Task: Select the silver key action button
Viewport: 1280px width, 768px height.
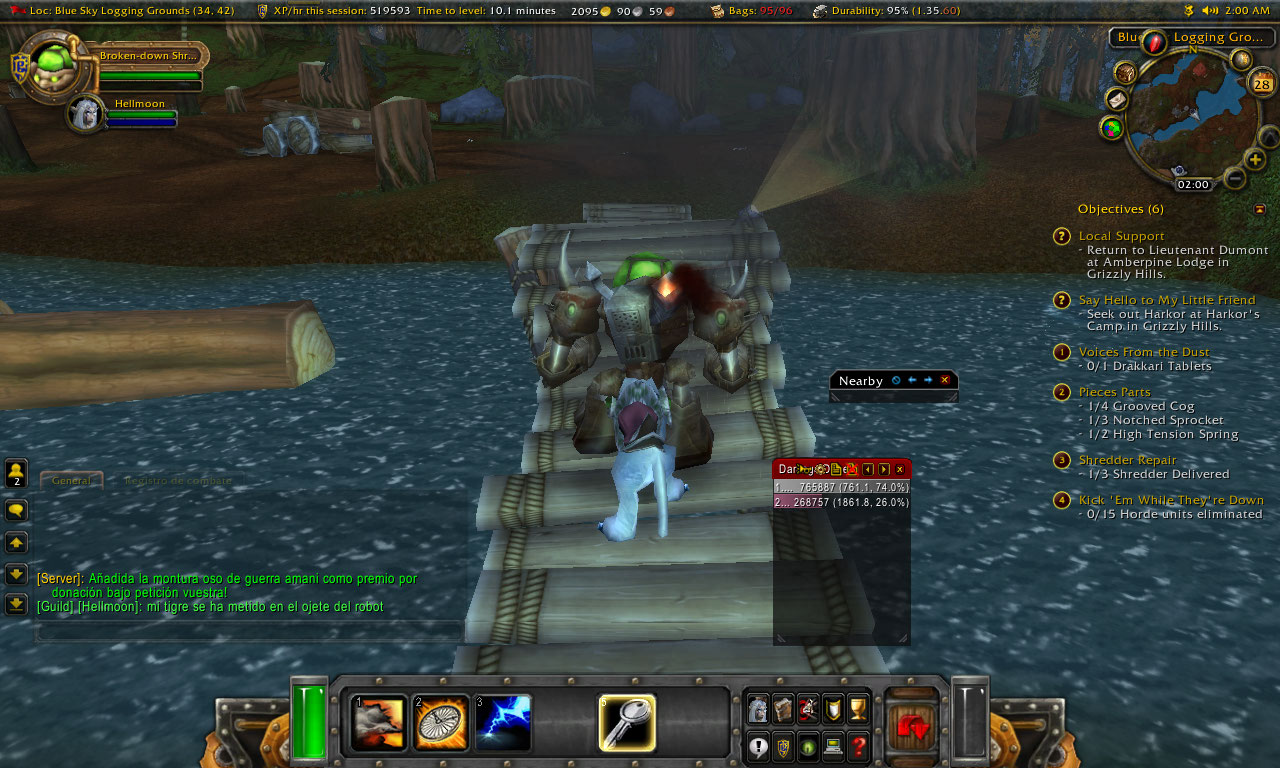Action: coord(627,723)
